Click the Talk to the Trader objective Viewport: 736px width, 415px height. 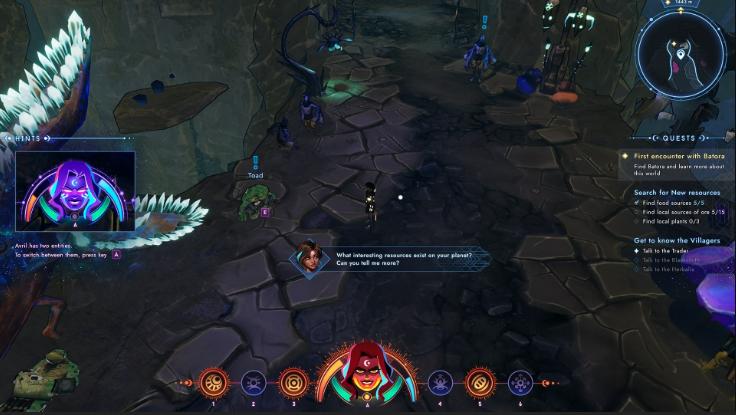[x=665, y=250]
